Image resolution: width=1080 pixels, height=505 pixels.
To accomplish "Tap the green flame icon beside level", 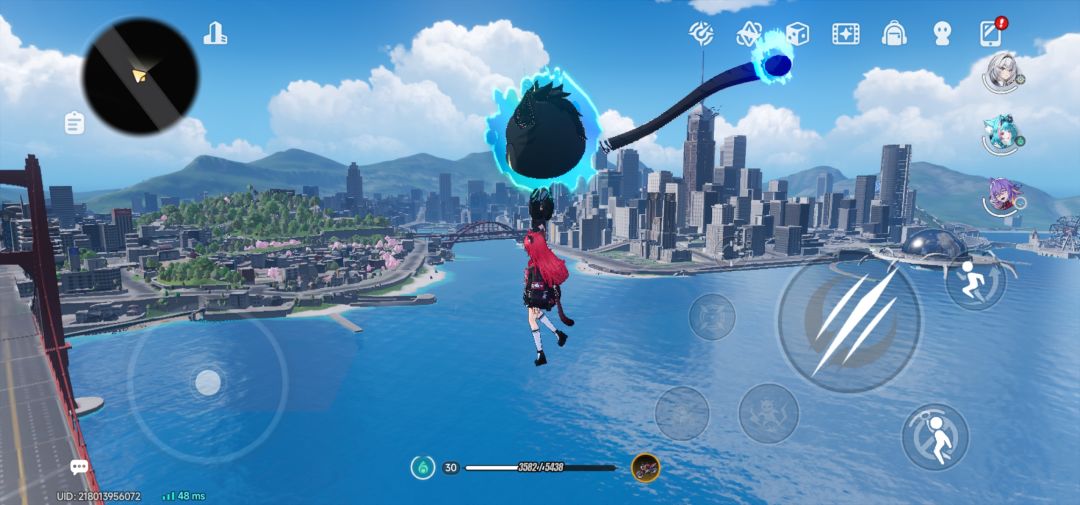I will [423, 467].
